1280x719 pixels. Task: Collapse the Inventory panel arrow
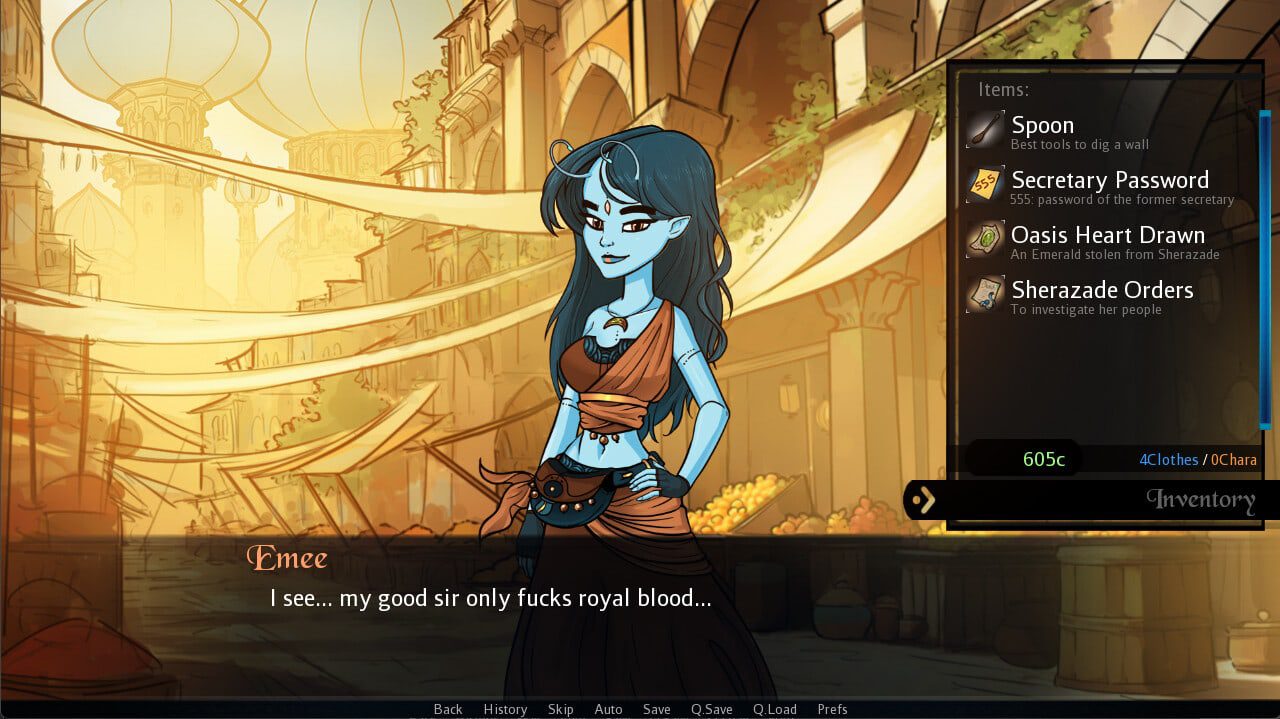tap(924, 499)
